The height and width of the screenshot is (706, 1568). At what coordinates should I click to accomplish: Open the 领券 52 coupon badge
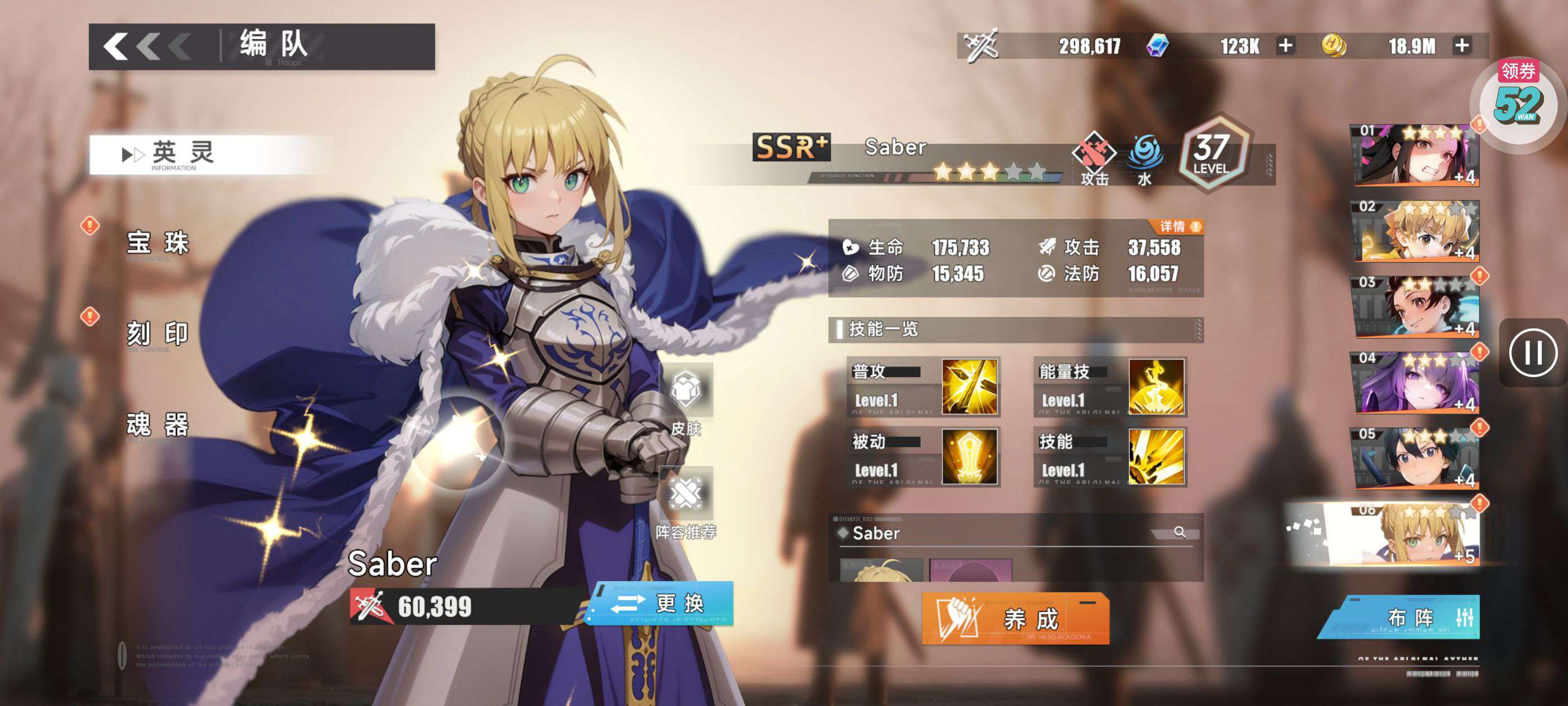coord(1518,101)
